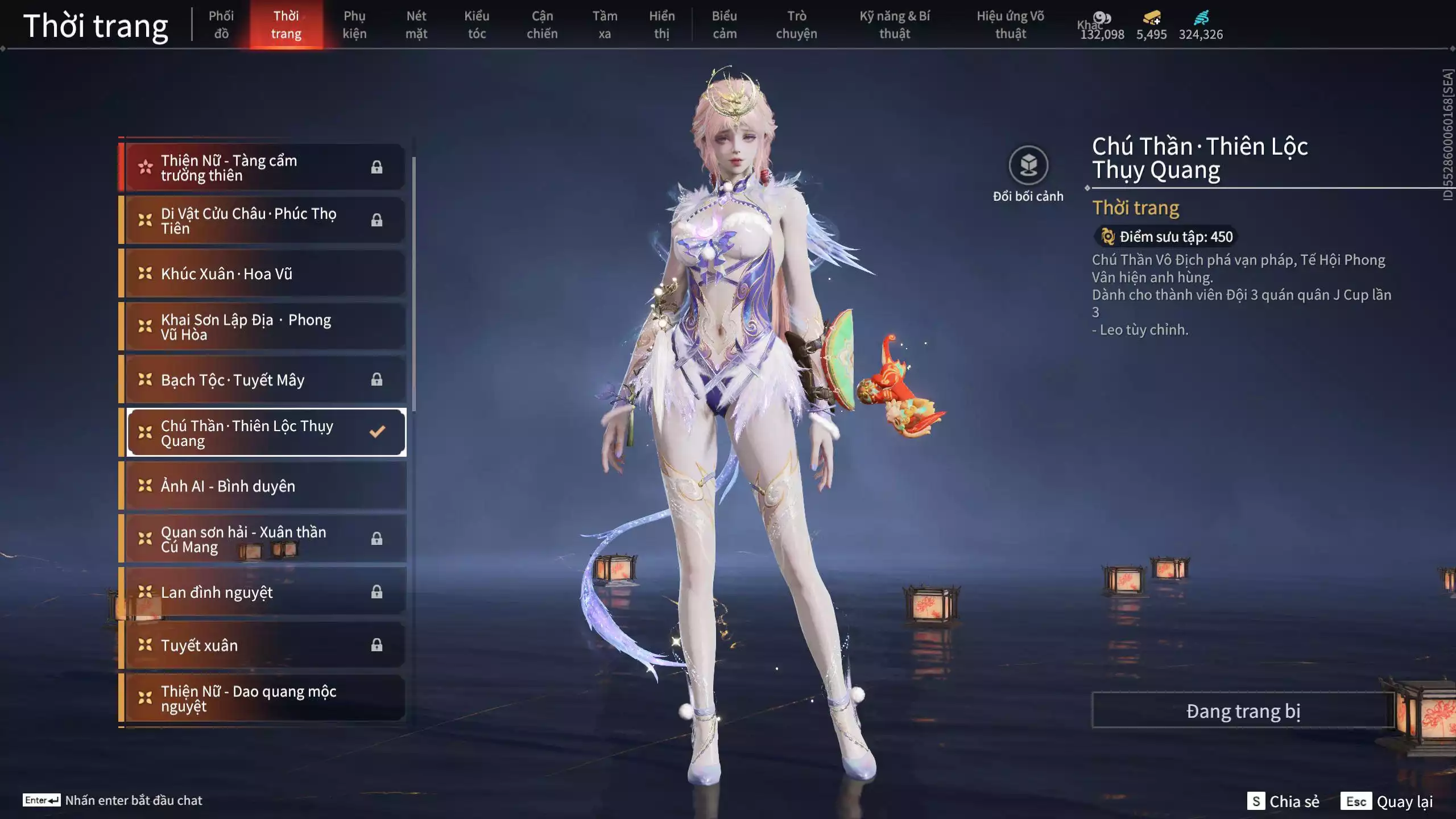Open Kỹ năng & Bí thuật tab

click(x=894, y=24)
